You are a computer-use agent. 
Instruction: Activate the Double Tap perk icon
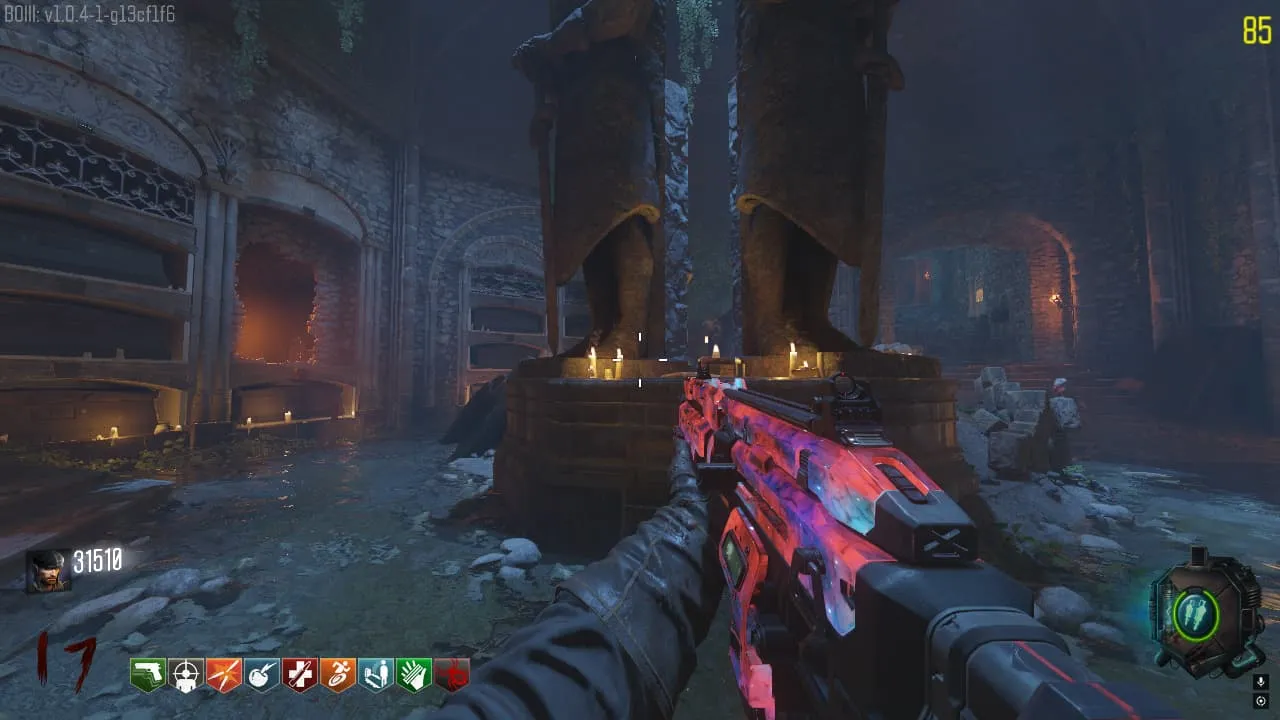coord(224,675)
